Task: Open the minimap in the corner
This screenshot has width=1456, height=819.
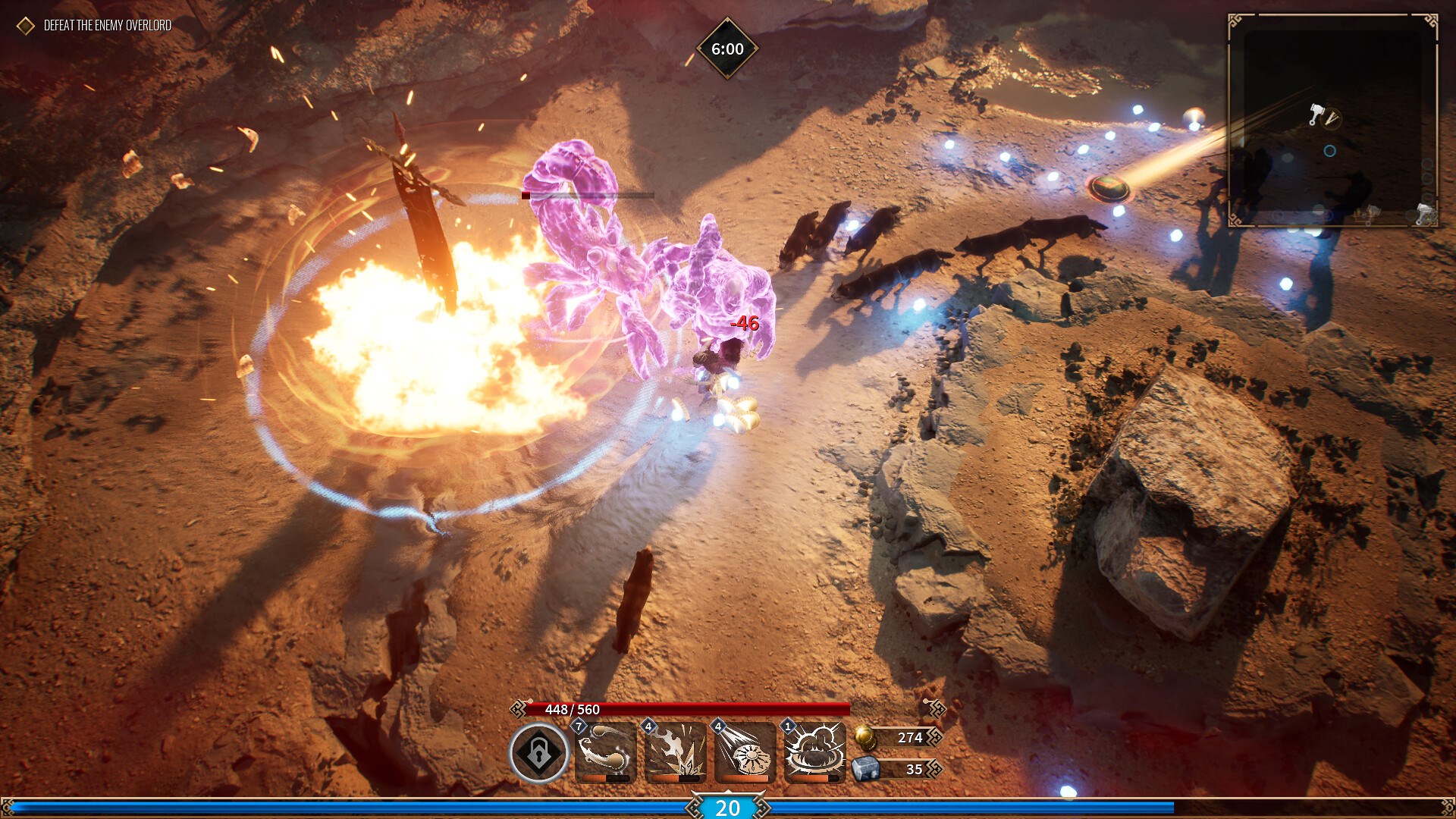Action: 1332,121
